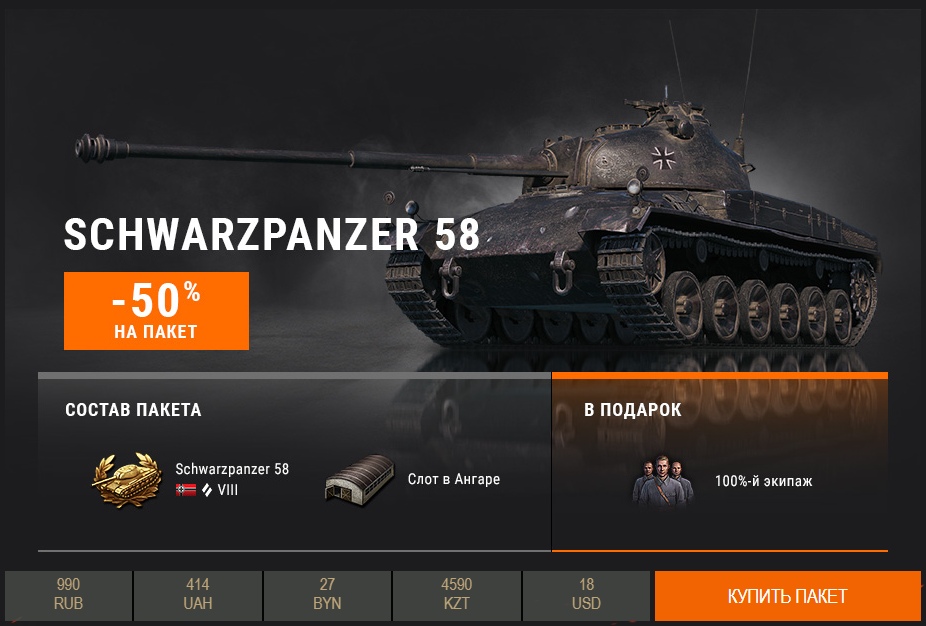Buy the package with КУПИТЬ ПАКЕТ button
The width and height of the screenshot is (926, 626).
pos(787,596)
